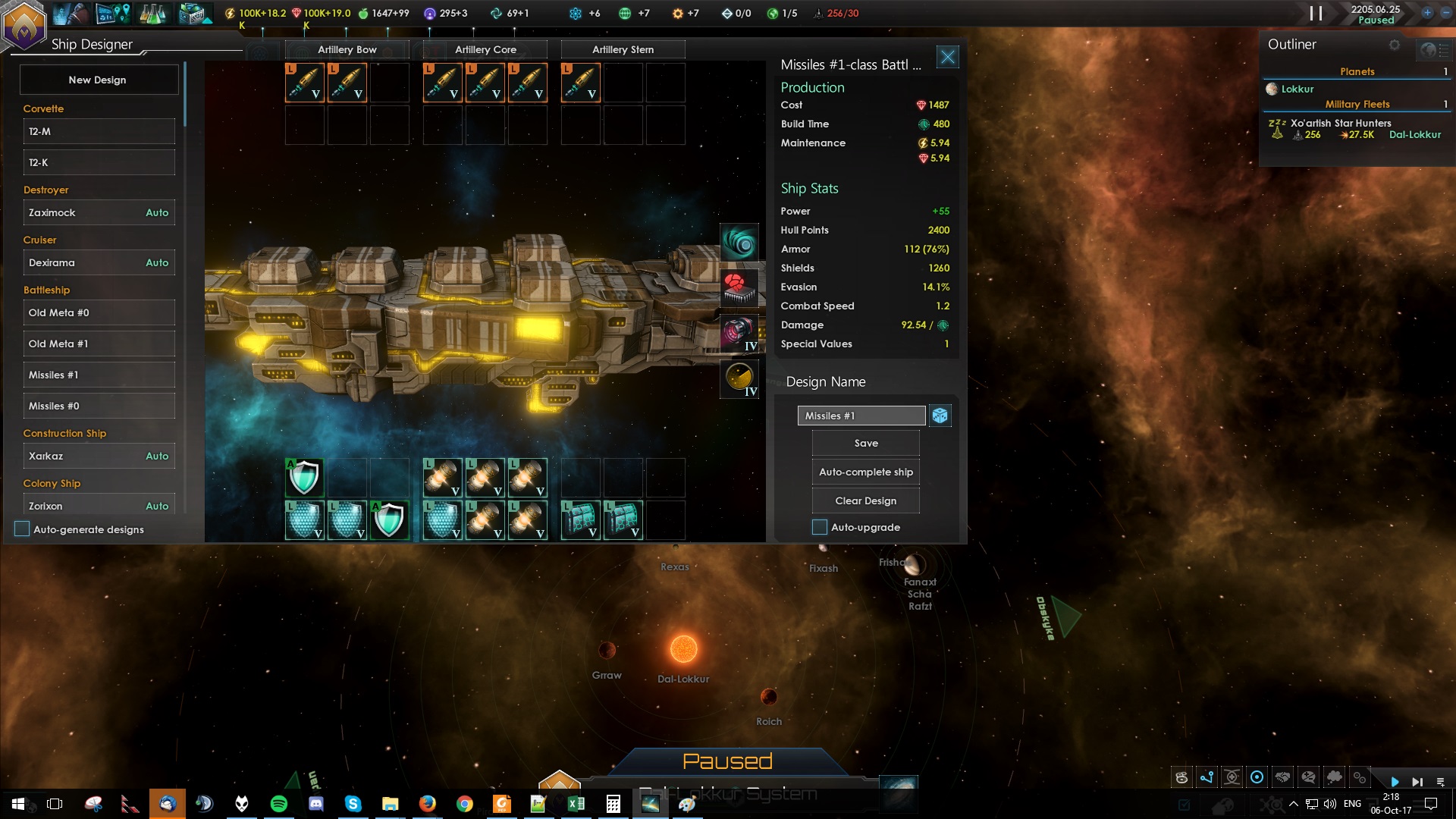Image resolution: width=1456 pixels, height=819 pixels.
Task: Pick the Xarkaz construction ship design
Action: pos(99,456)
